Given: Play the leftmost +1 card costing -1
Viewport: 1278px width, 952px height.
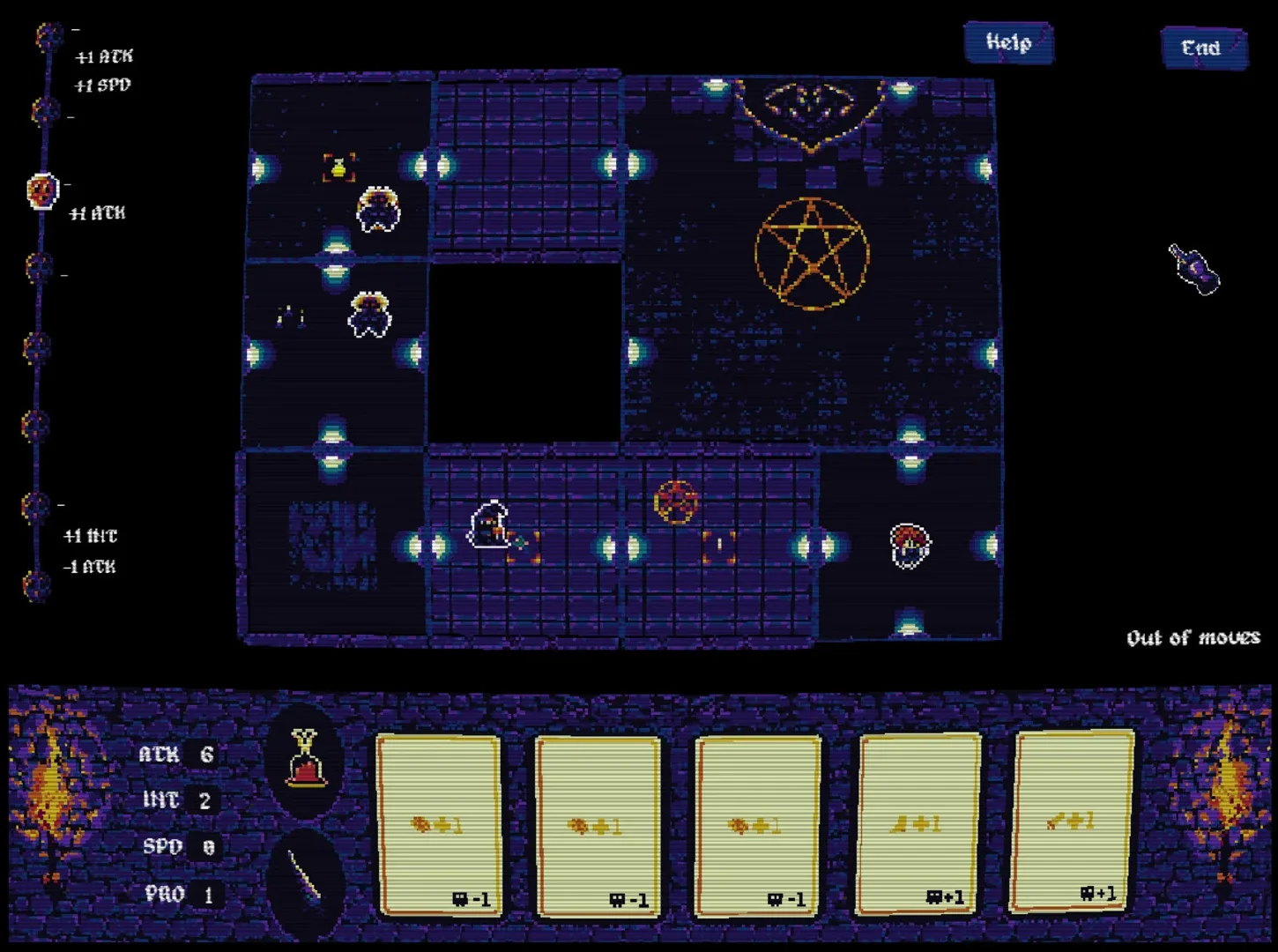Looking at the screenshot, I should click(439, 824).
